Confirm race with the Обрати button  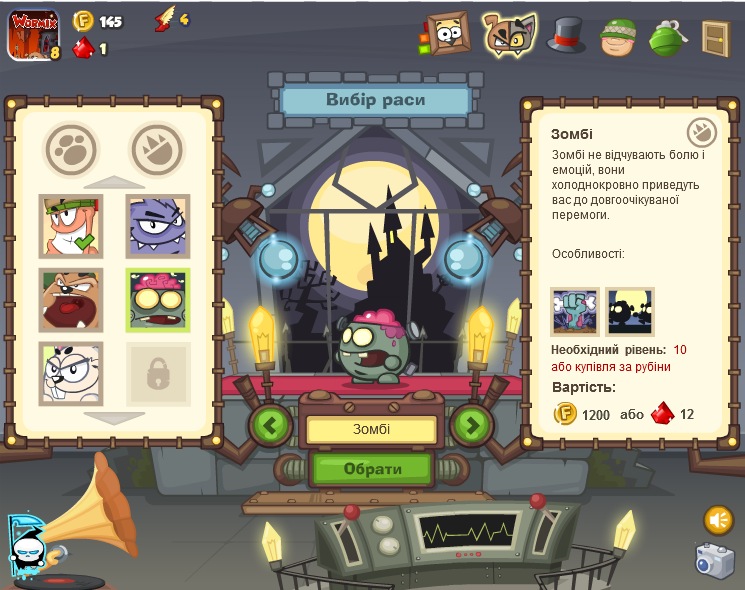372,468
